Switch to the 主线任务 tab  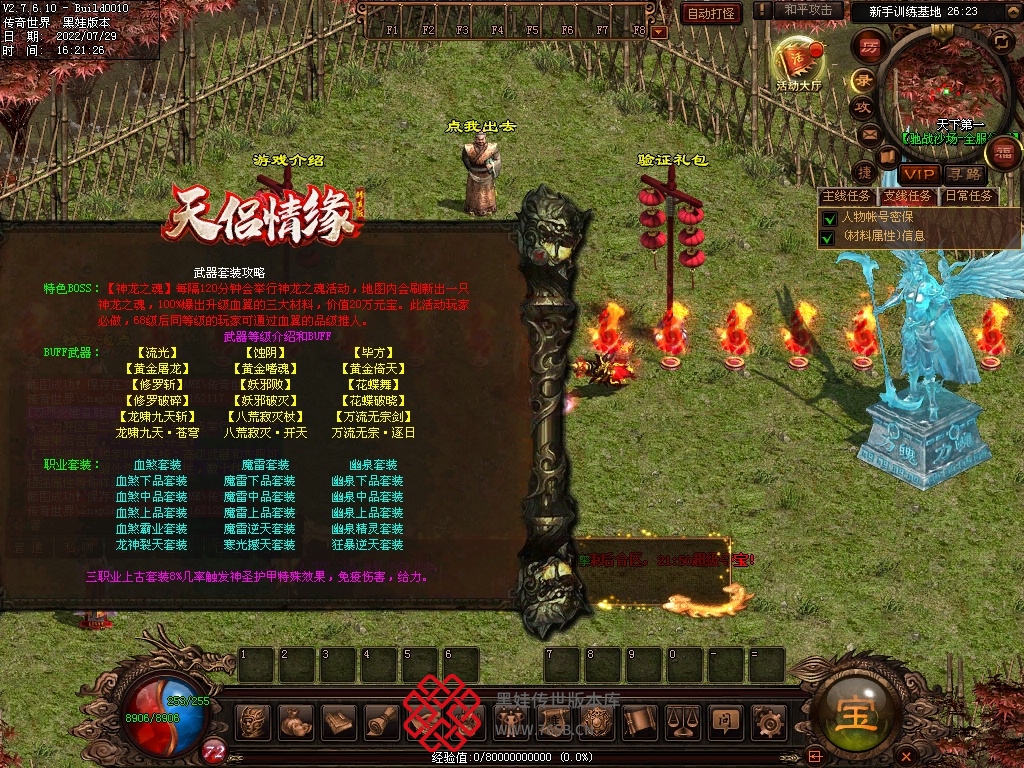pyautogui.click(x=845, y=196)
